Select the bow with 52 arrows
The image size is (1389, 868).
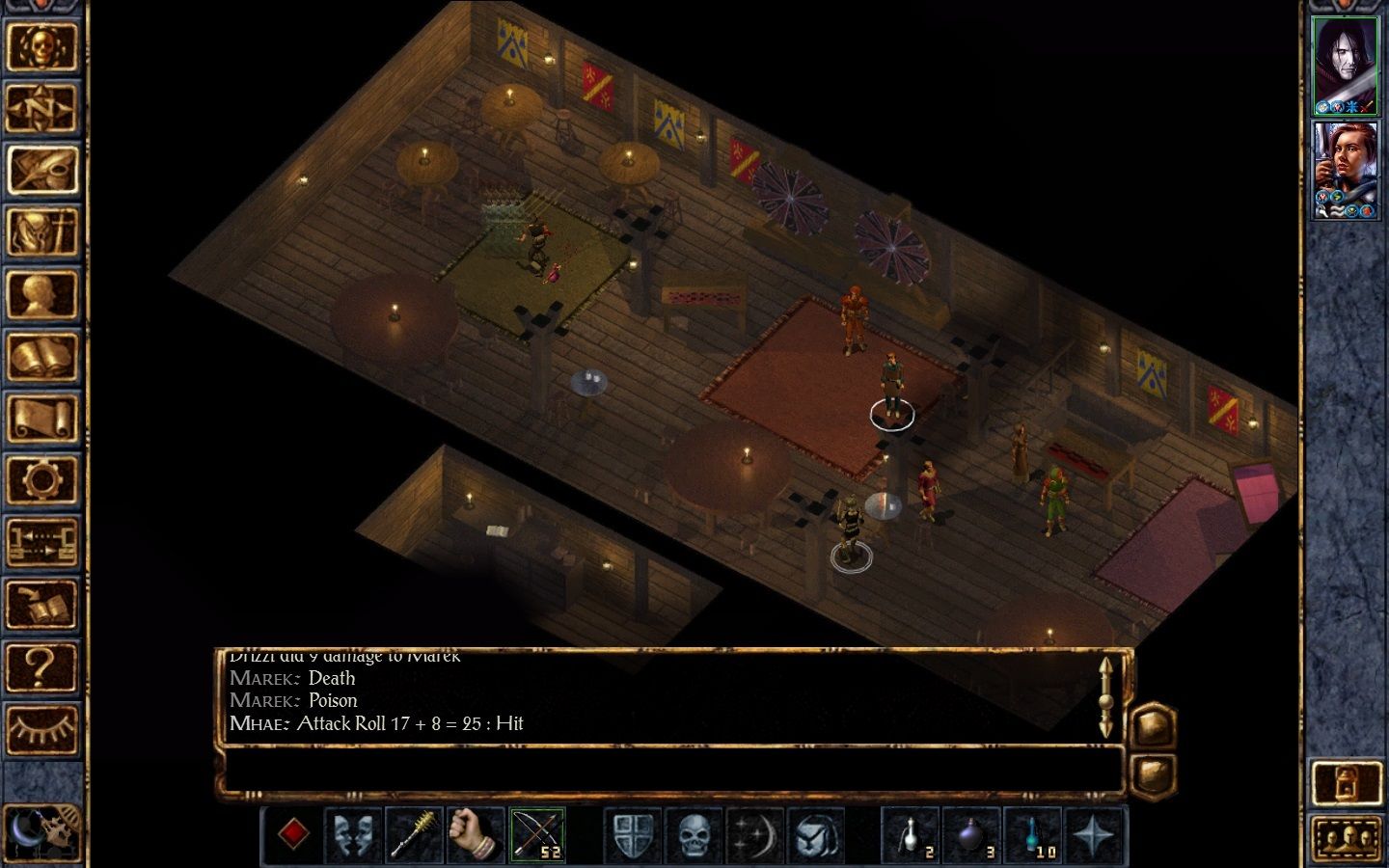tap(536, 834)
